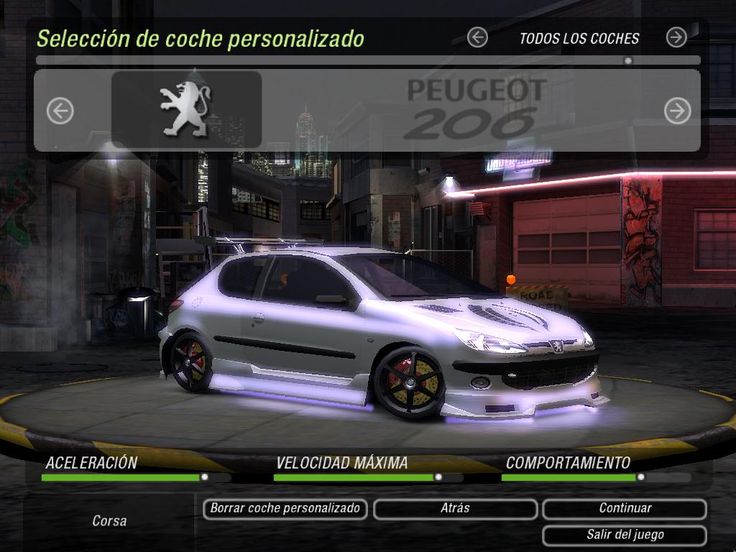This screenshot has width=736, height=552.
Task: Go back with the Atrás button
Action: [455, 509]
